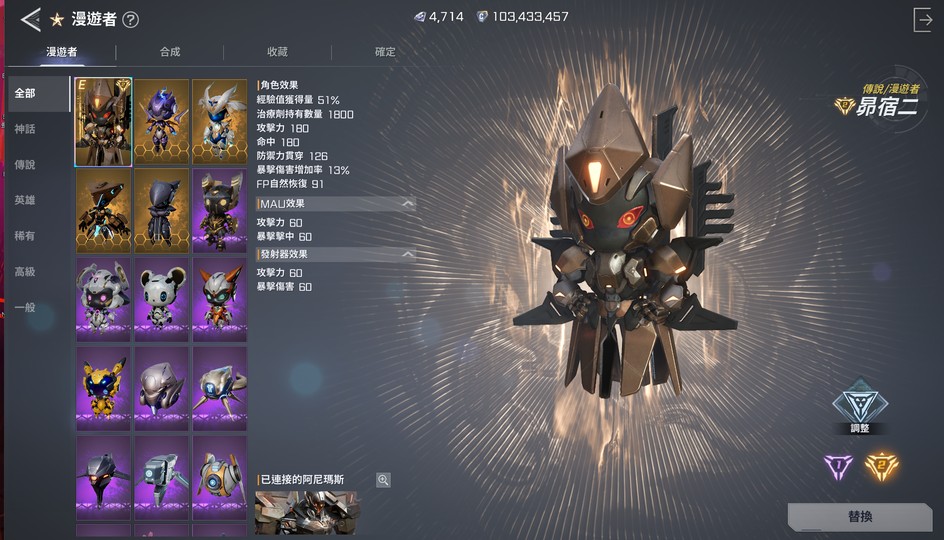The image size is (944, 540).
Task: Show the 全部 category
Action: pyautogui.click(x=25, y=94)
